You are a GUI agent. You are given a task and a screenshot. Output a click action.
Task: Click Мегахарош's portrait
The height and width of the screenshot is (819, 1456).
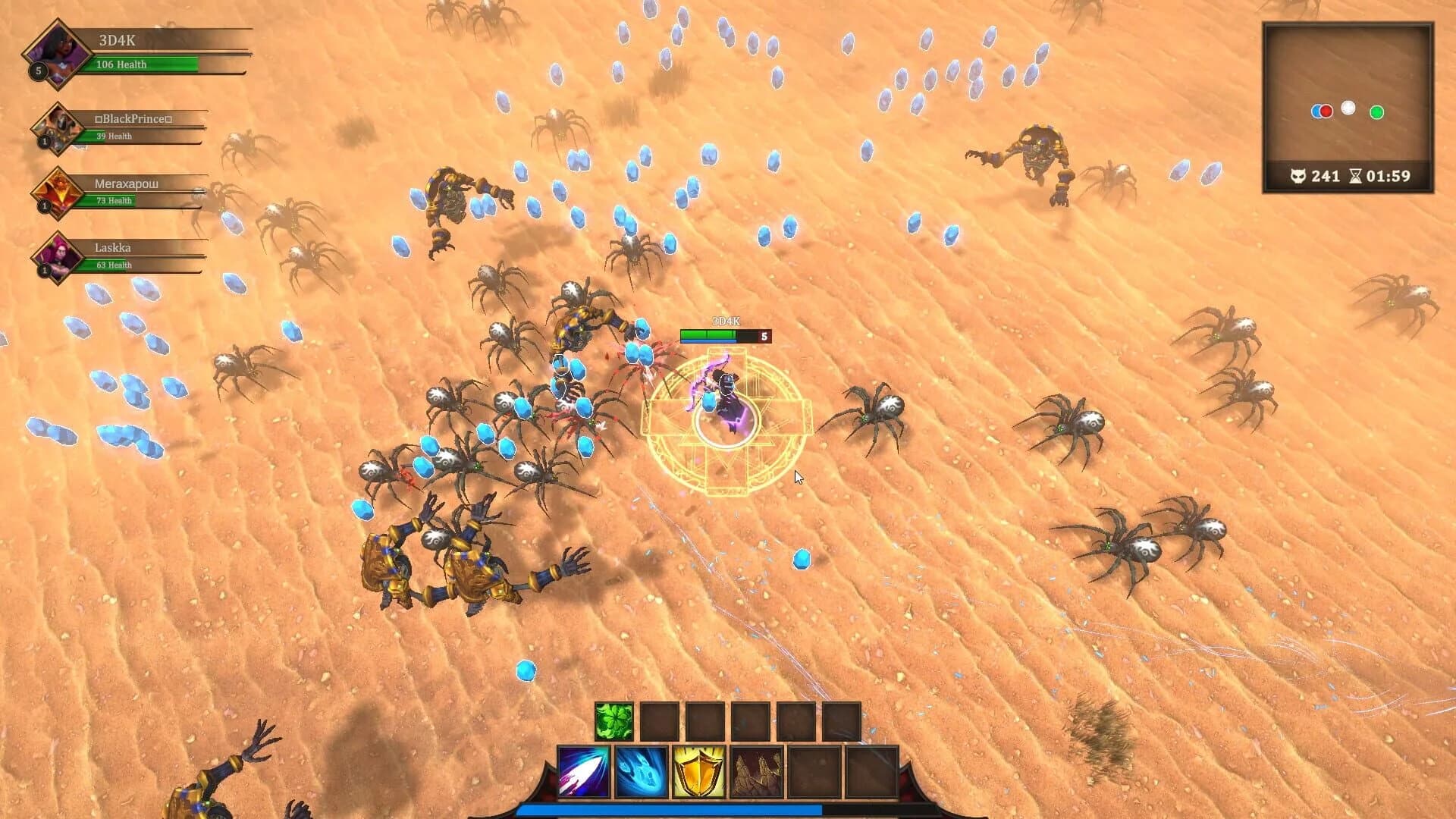coord(55,191)
